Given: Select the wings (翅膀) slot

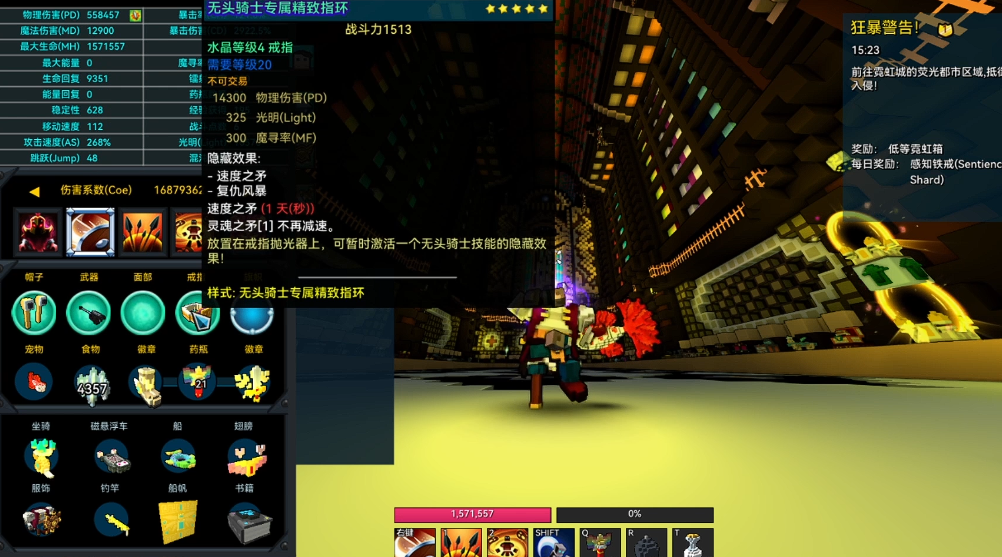Looking at the screenshot, I should pyautogui.click(x=244, y=457).
